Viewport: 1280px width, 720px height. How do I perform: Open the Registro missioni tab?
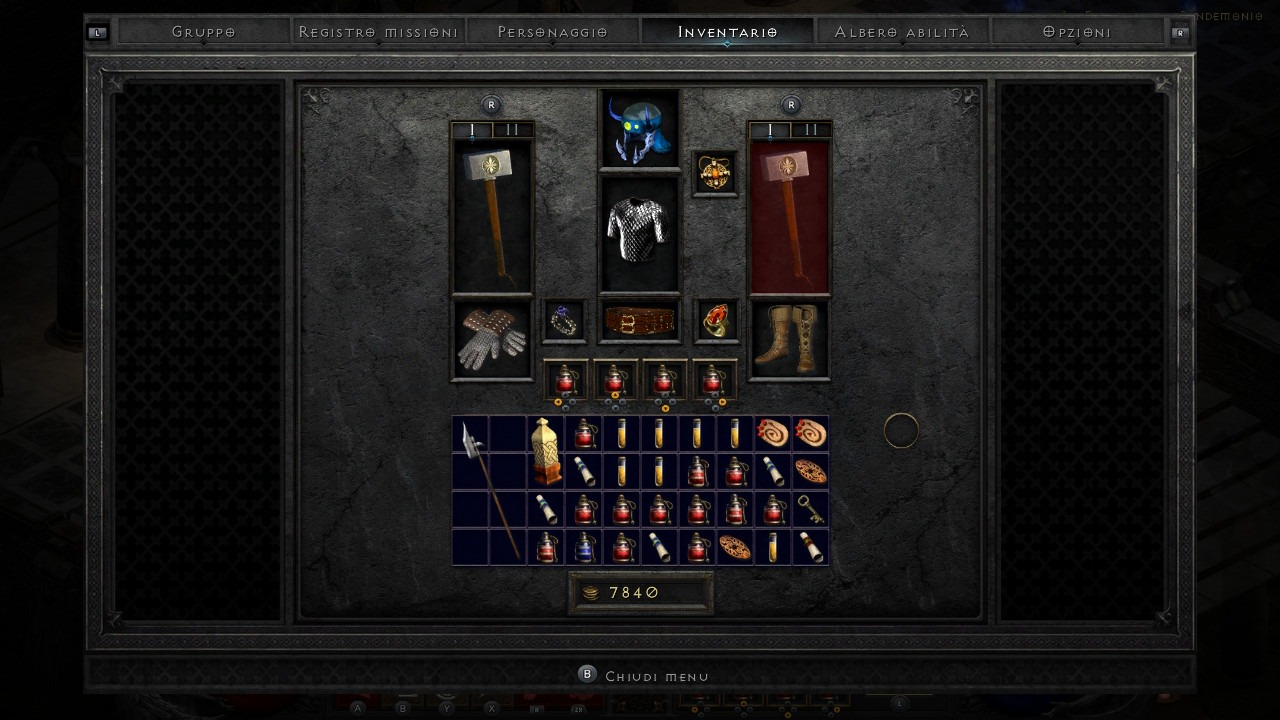coord(378,32)
